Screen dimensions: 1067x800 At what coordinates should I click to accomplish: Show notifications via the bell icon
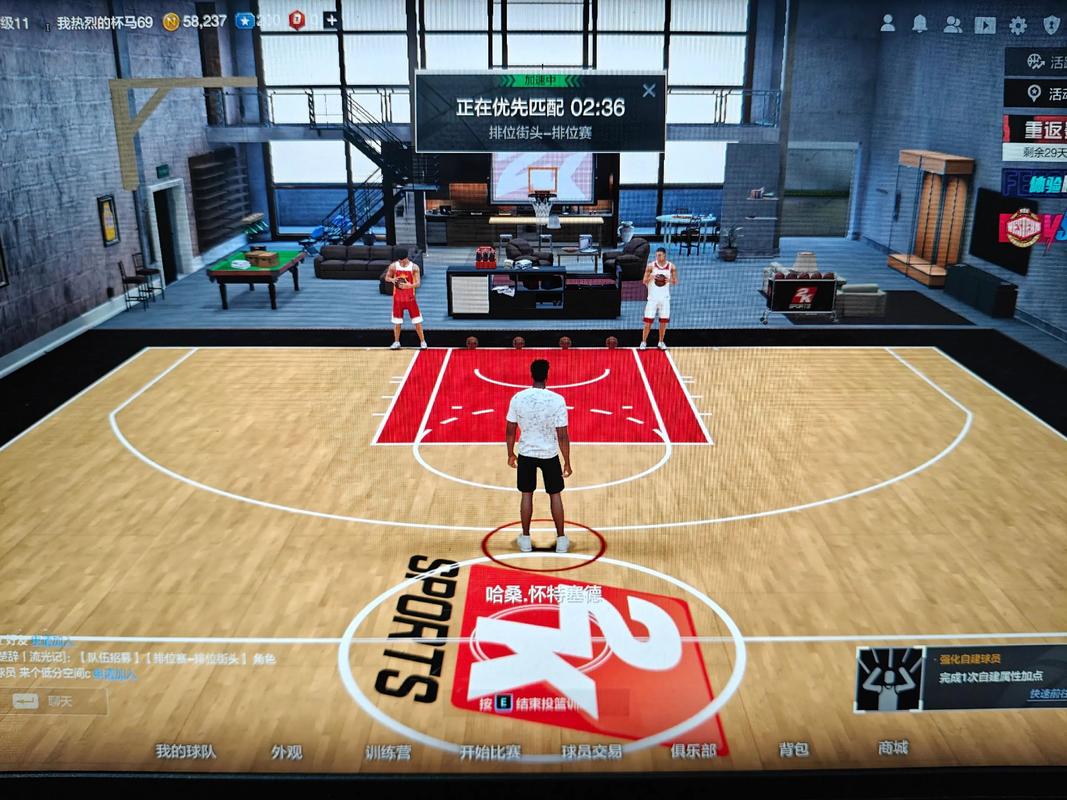coord(920,24)
